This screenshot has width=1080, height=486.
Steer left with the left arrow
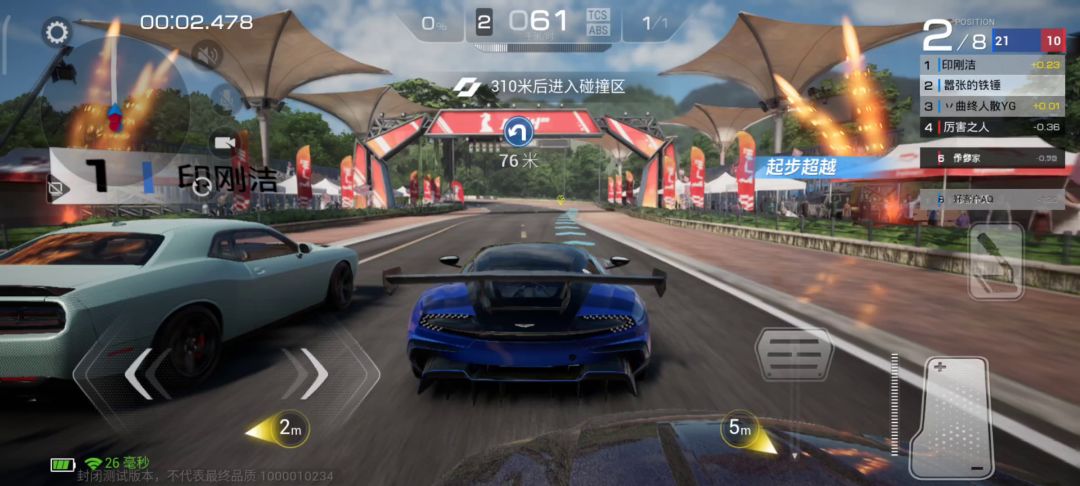(140, 374)
